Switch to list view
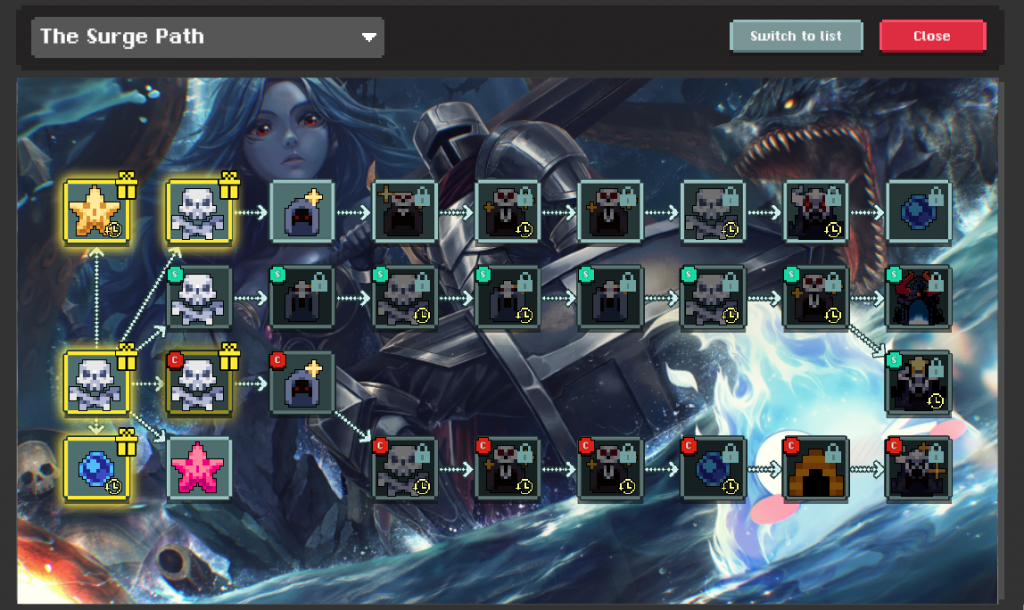 click(x=796, y=36)
